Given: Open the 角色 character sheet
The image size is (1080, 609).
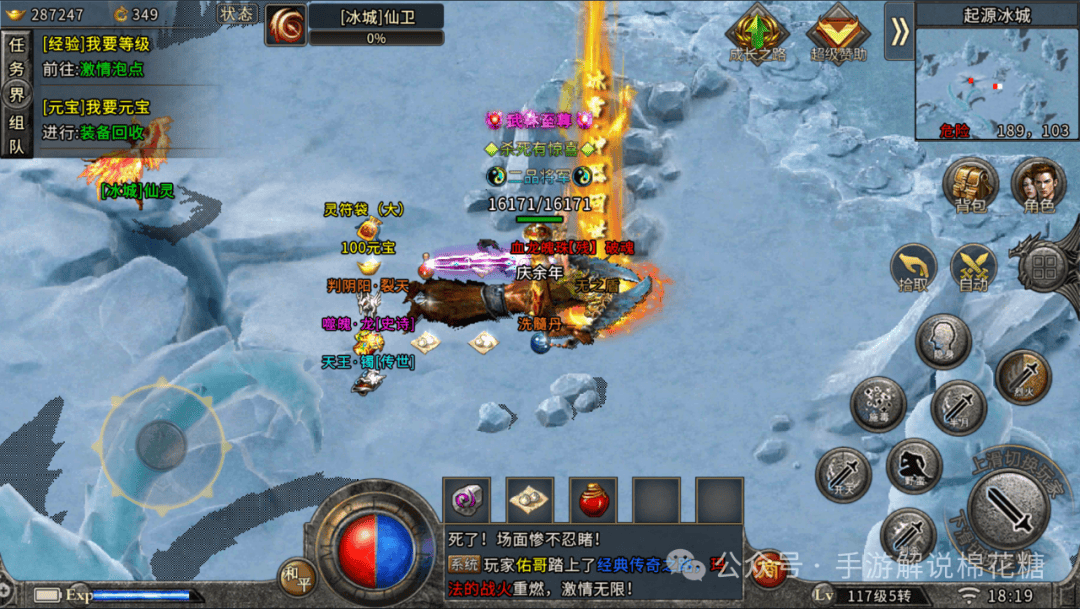Looking at the screenshot, I should (x=1038, y=187).
